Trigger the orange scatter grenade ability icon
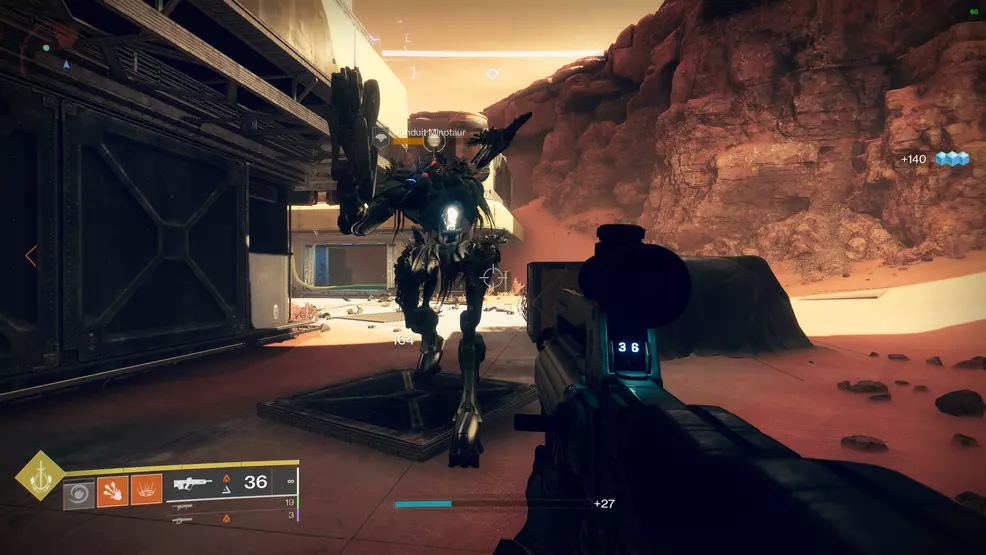This screenshot has width=986, height=555. [x=147, y=490]
